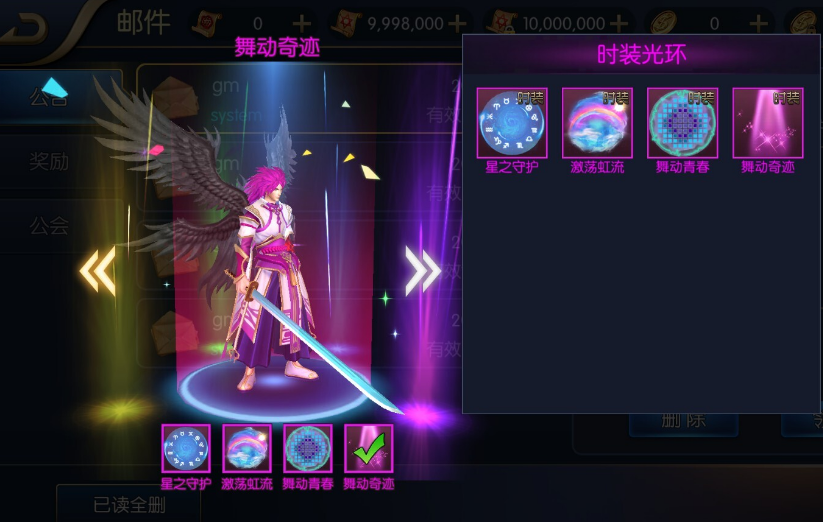Switch to the 奖励 tab
Screen dimensions: 823x522
(x=50, y=161)
